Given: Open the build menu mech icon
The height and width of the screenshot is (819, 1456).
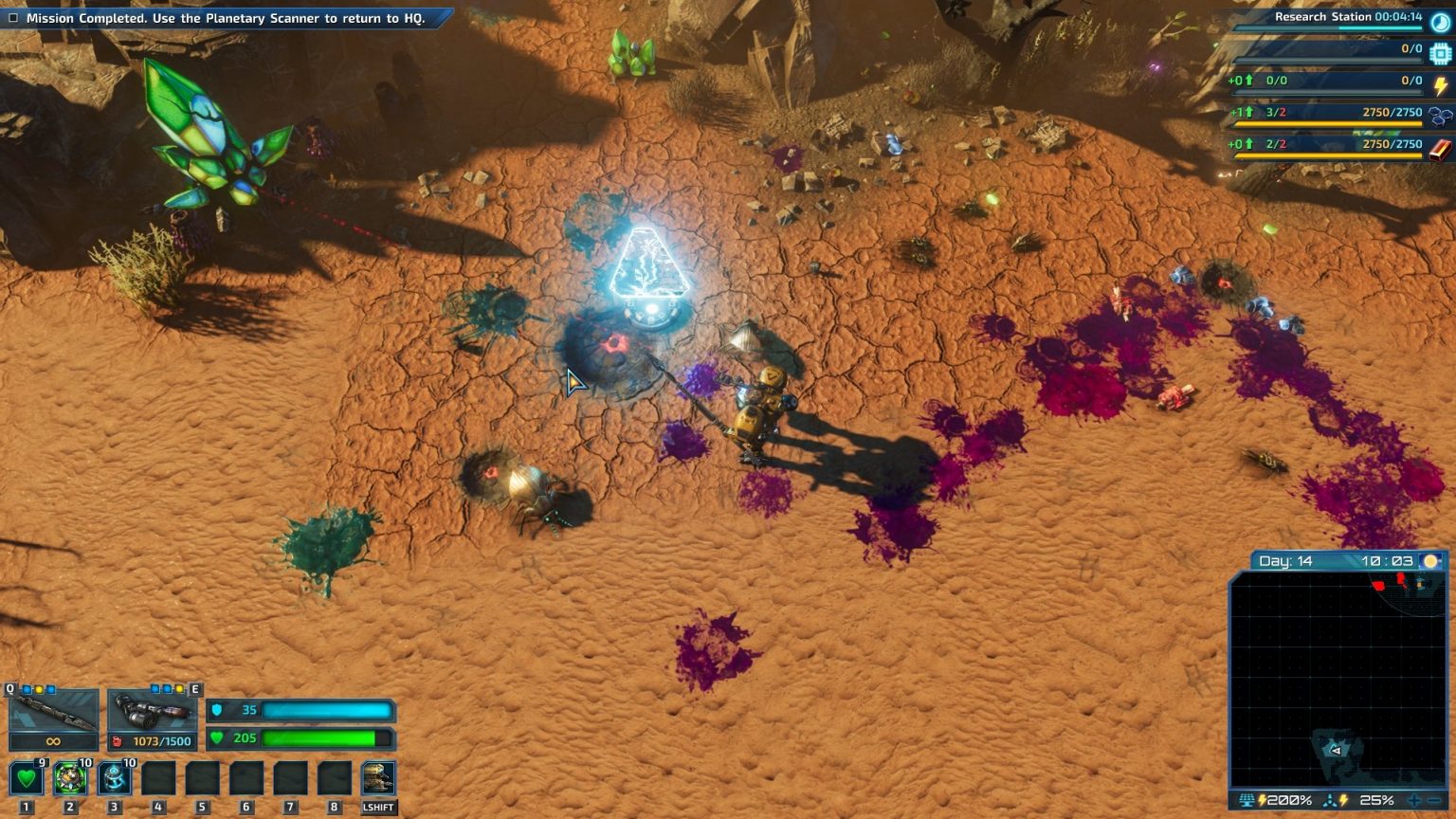Looking at the screenshot, I should coord(378,779).
